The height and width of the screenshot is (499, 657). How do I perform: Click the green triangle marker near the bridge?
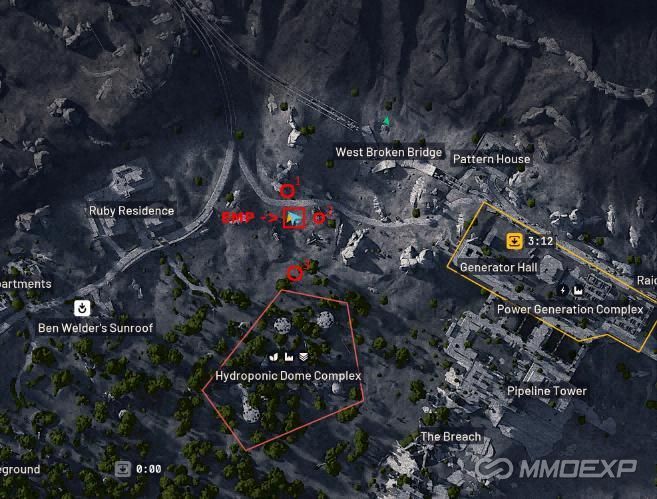point(387,122)
